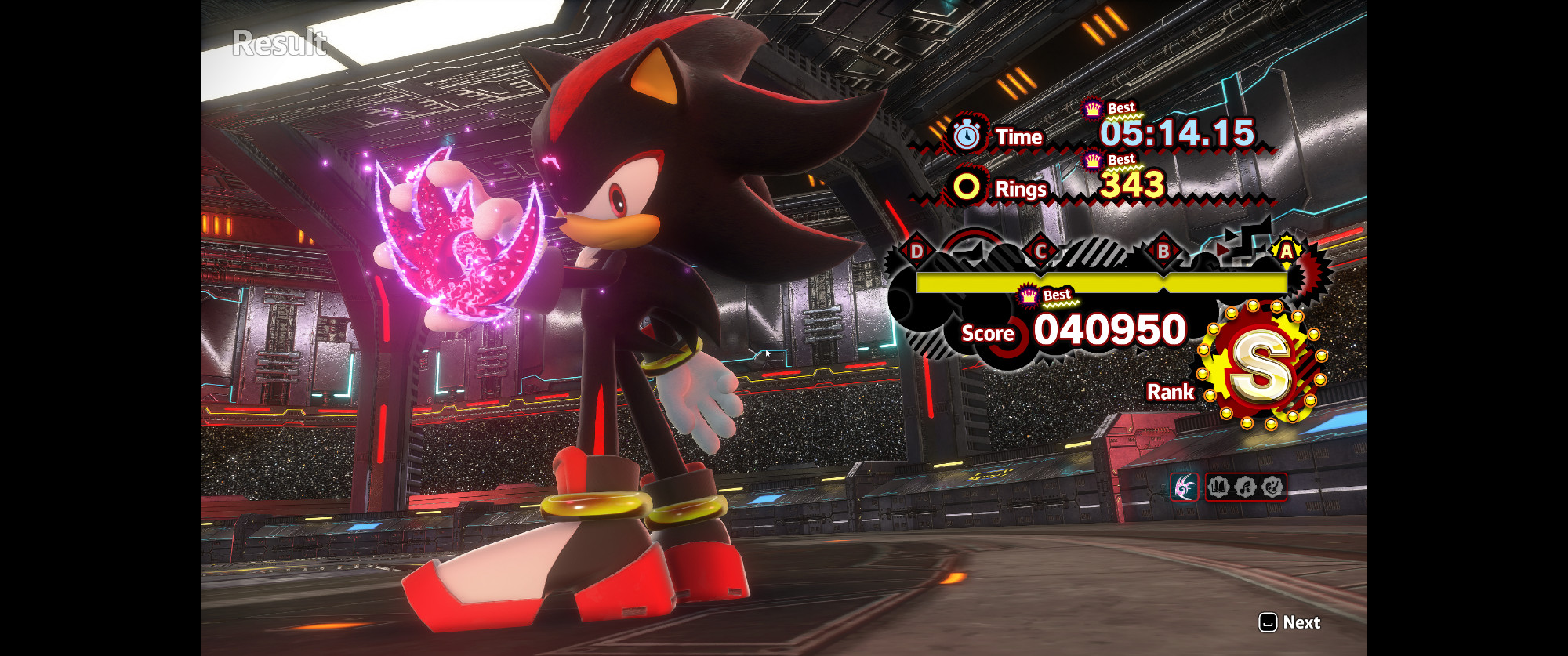Select the pink Doom Wing collectible icon
The image size is (1568, 656).
(1185, 487)
